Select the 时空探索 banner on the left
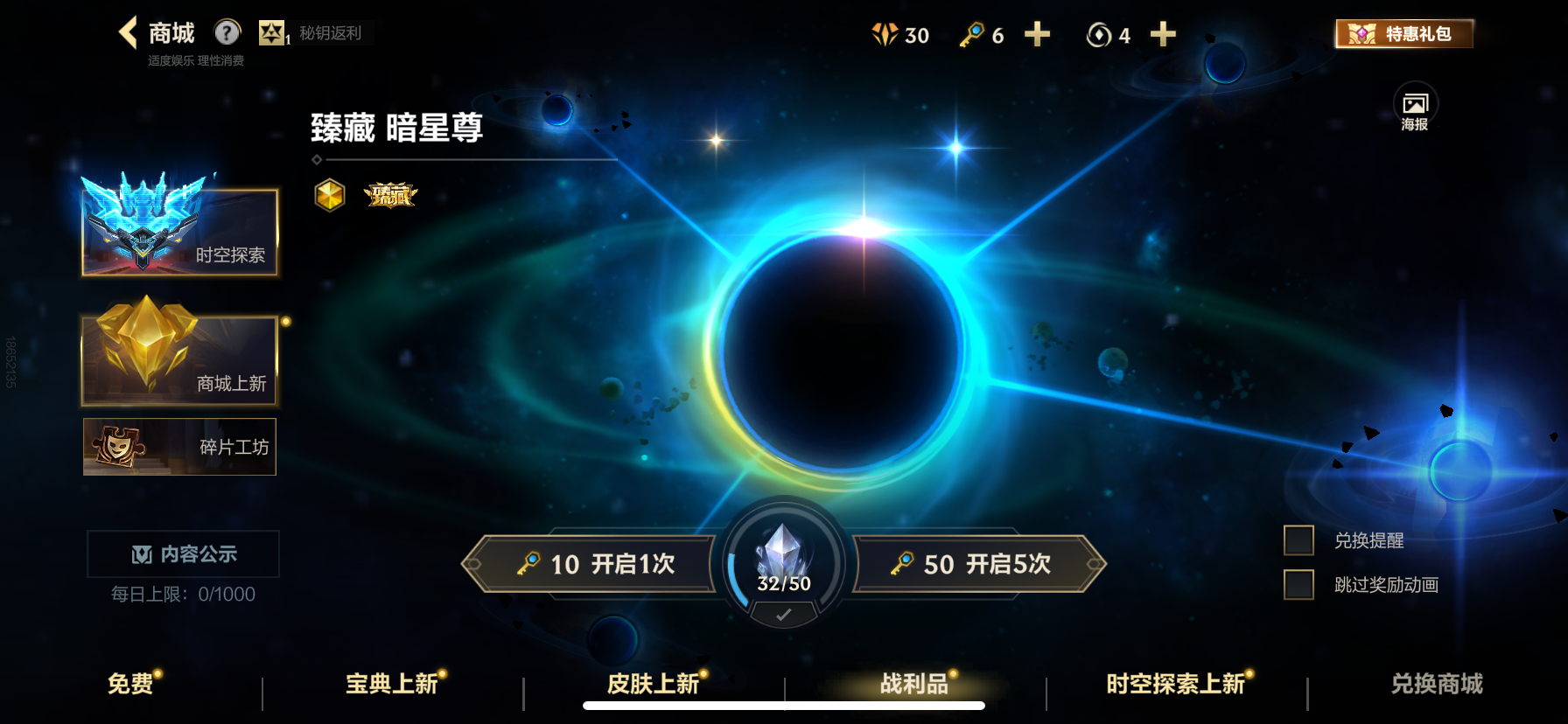Viewport: 1568px width, 724px height. point(179,231)
